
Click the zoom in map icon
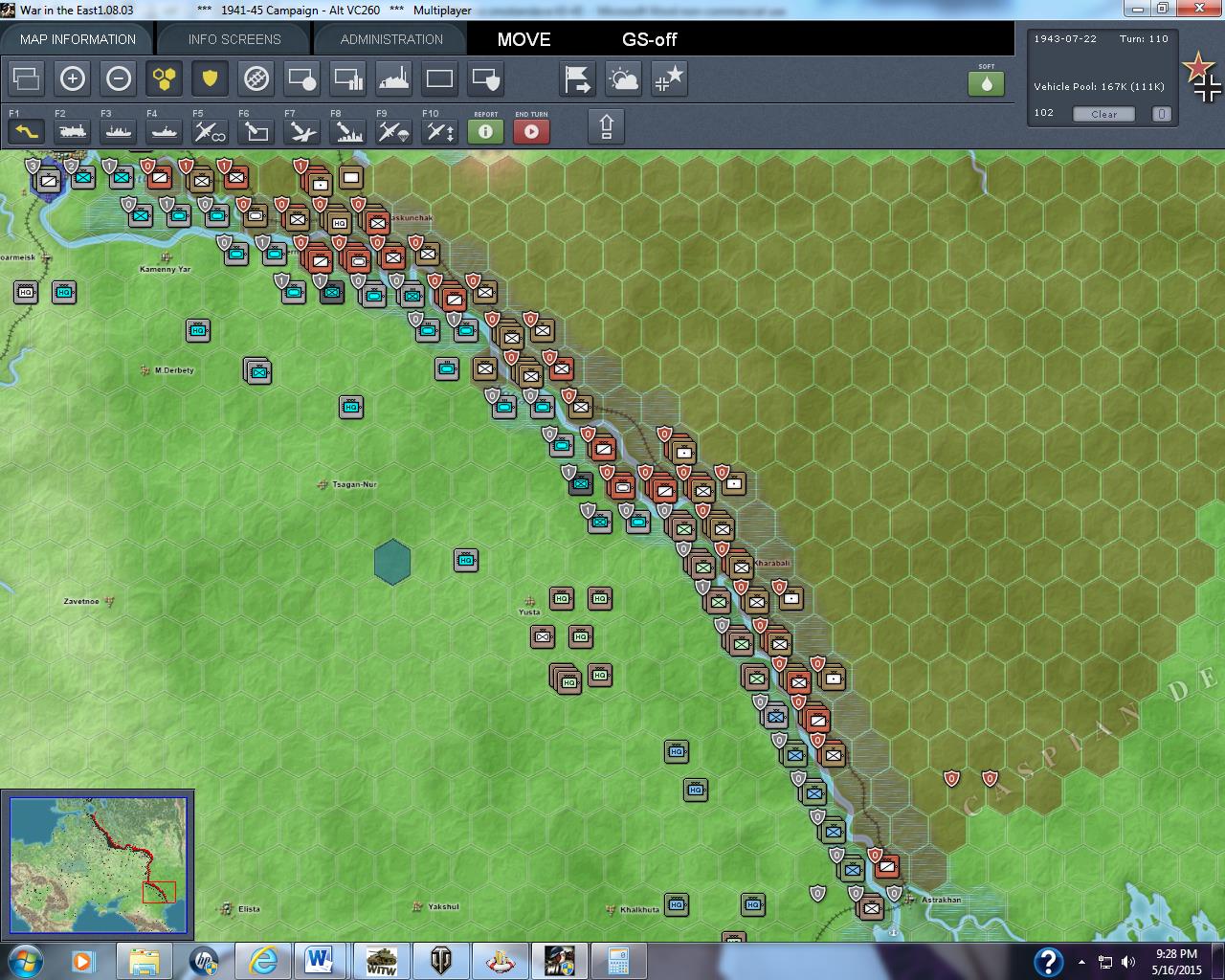(73, 78)
